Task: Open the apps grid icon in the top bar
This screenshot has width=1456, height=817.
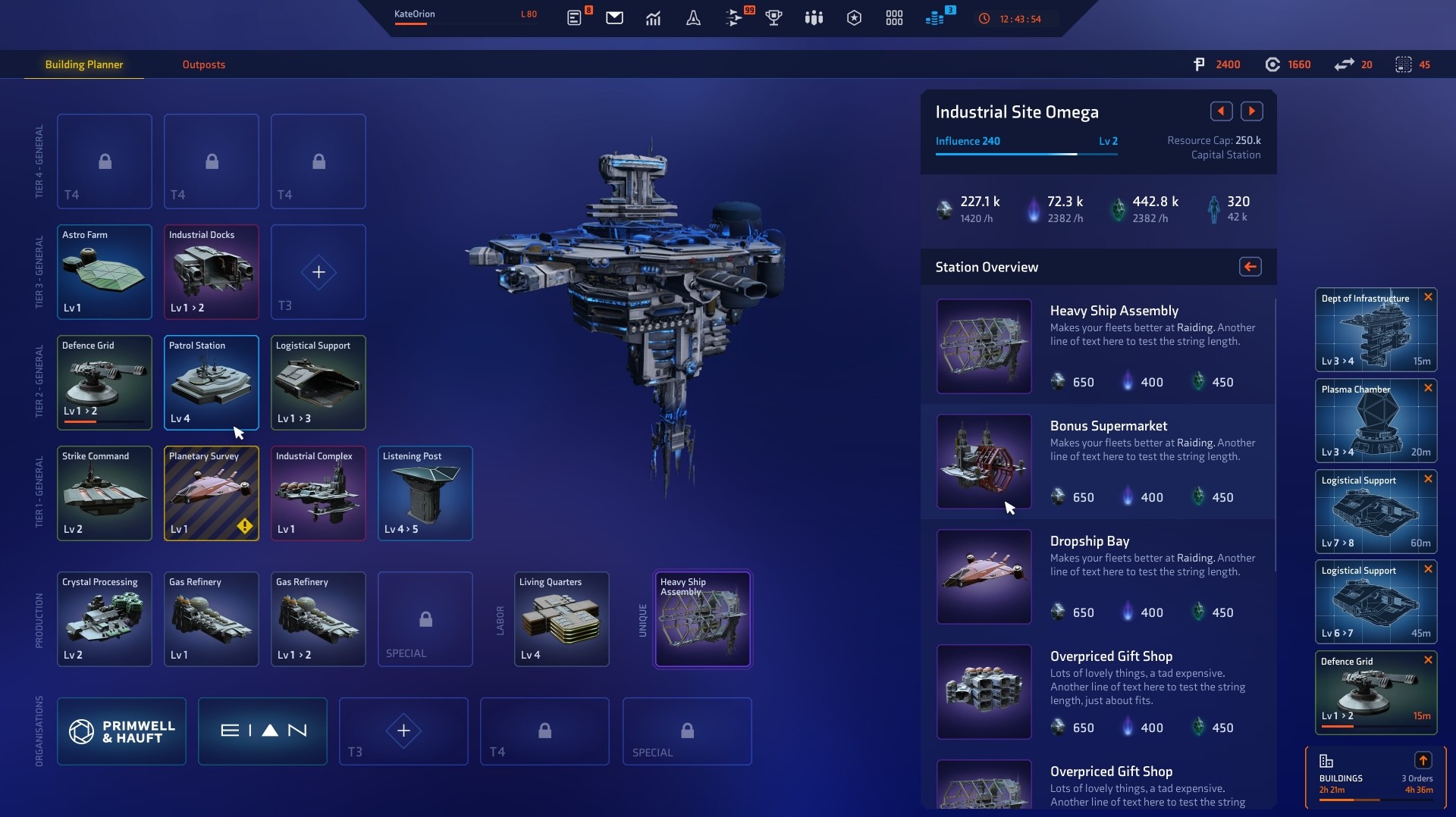Action: click(894, 17)
